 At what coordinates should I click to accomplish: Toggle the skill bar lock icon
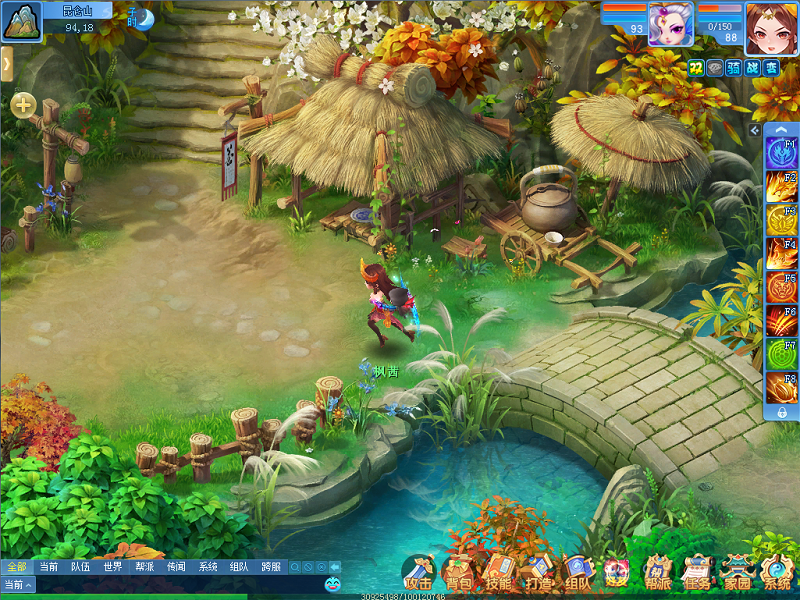click(x=781, y=412)
